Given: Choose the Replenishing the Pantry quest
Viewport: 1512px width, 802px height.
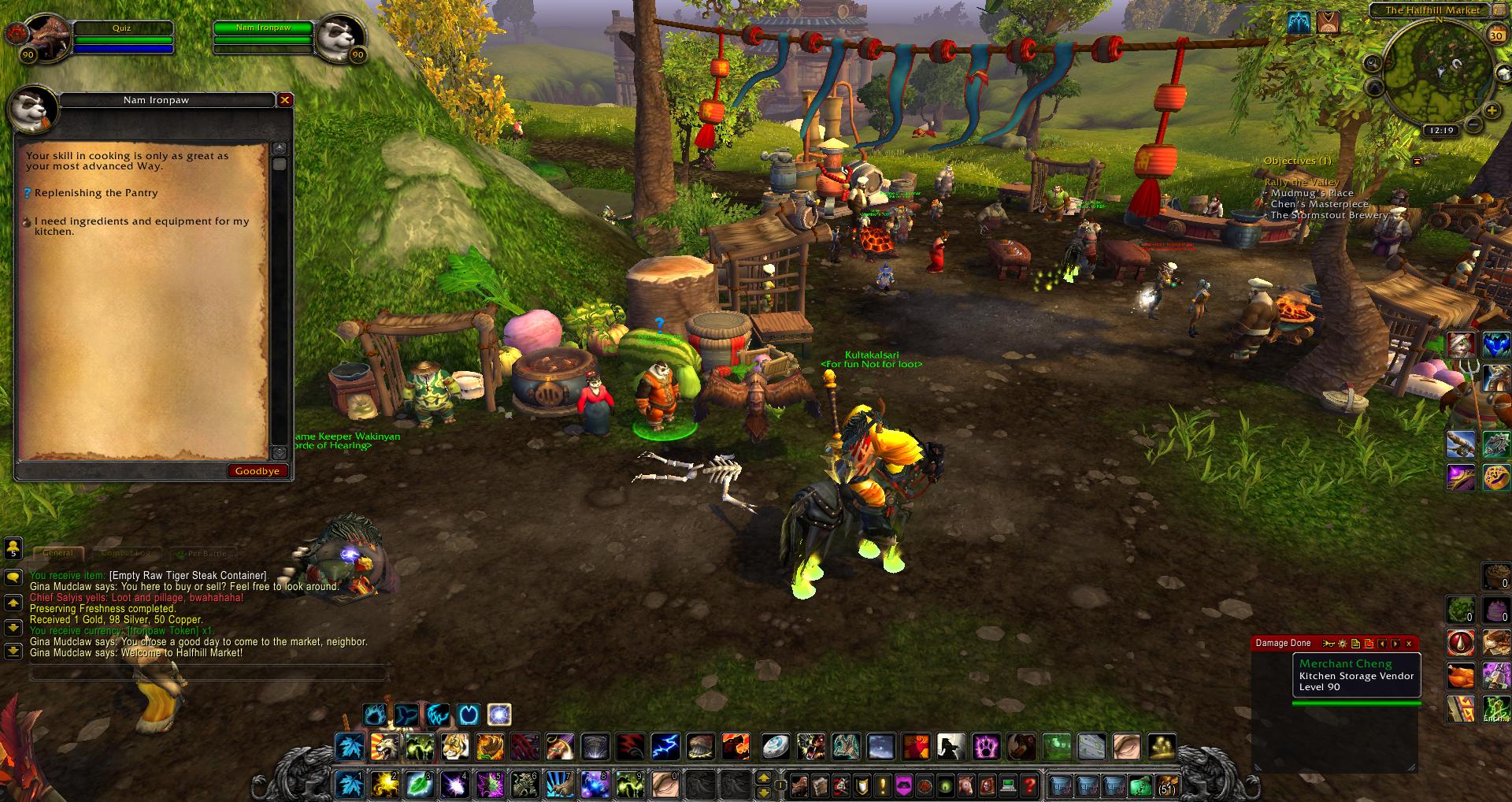Looking at the screenshot, I should coord(96,193).
